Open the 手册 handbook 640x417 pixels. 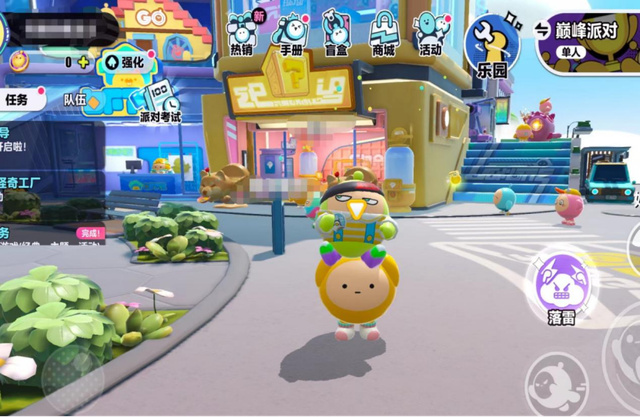289,32
